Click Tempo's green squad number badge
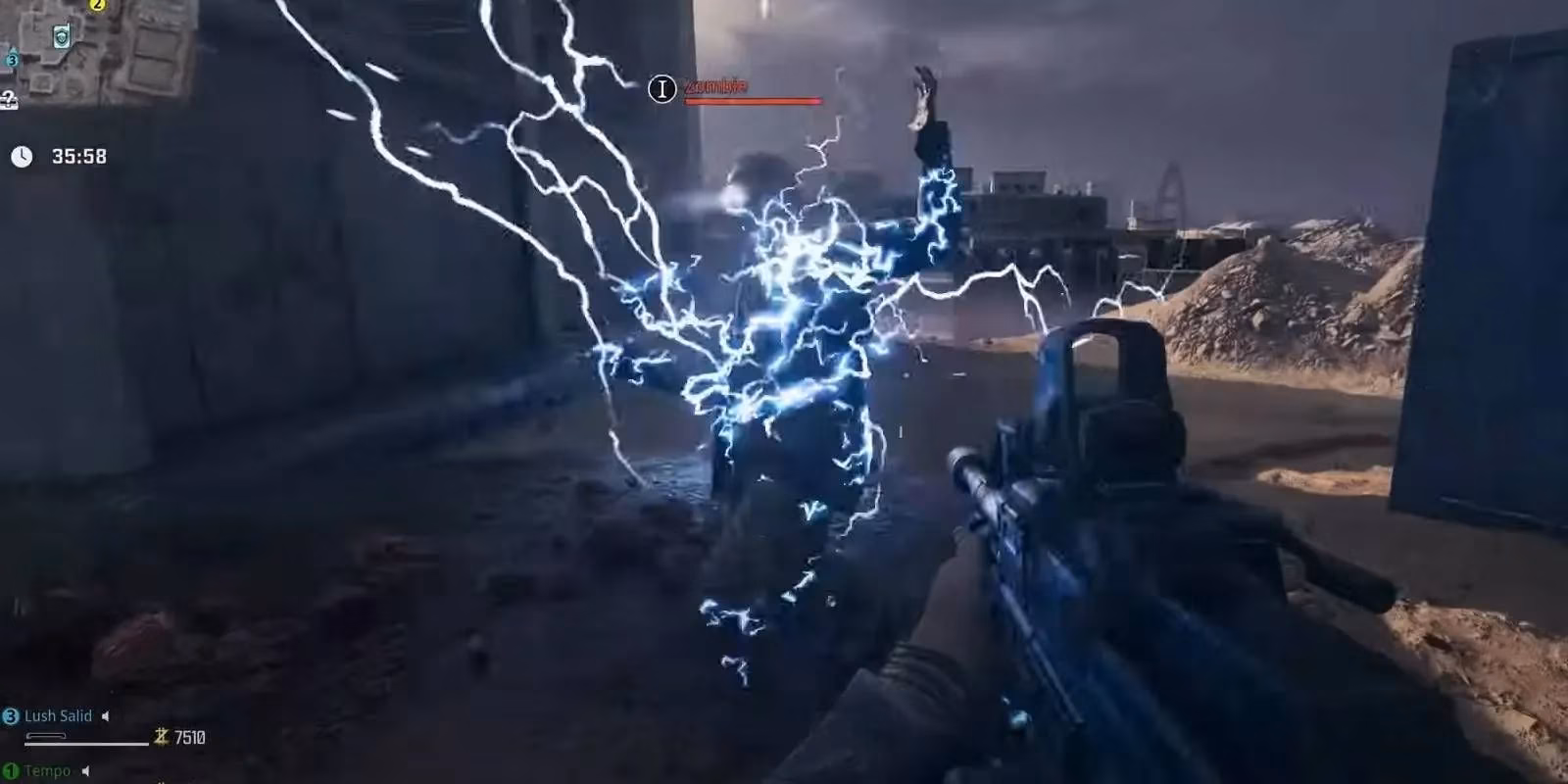The image size is (1568, 784). coord(9,770)
